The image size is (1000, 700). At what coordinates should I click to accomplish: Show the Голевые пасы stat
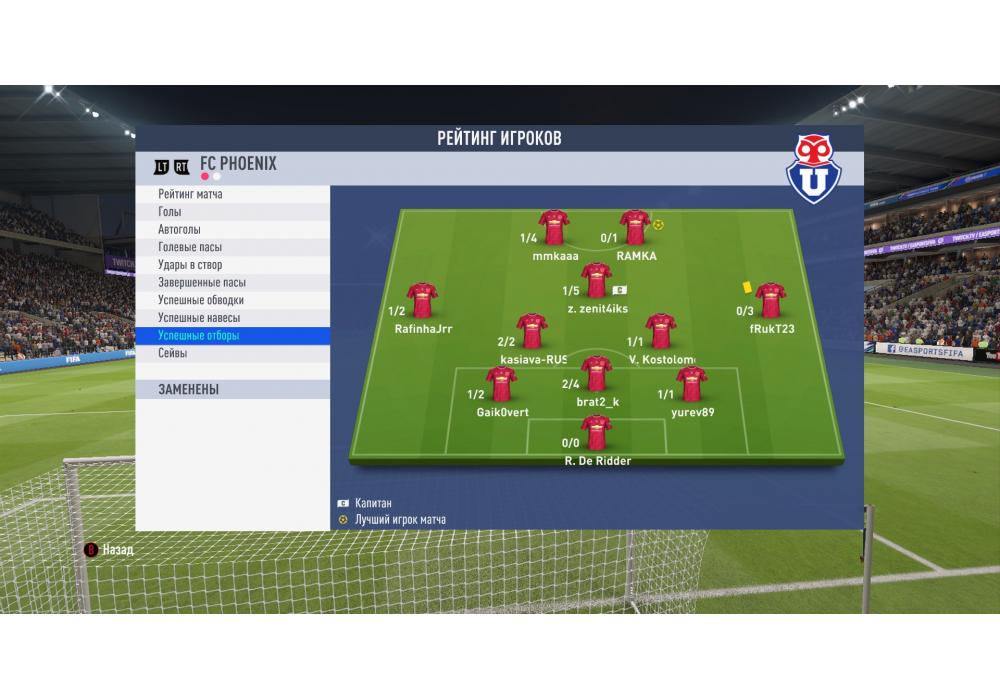[232, 247]
